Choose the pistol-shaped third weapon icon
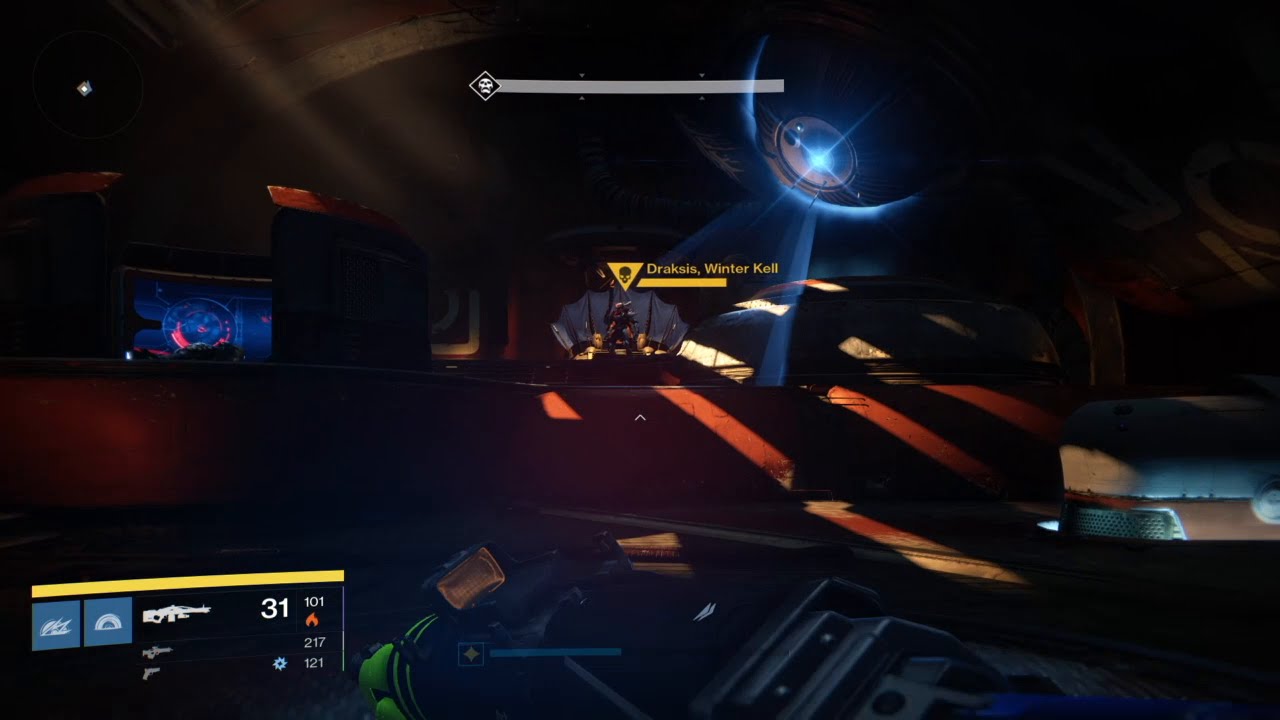This screenshot has width=1280, height=720. click(x=150, y=673)
